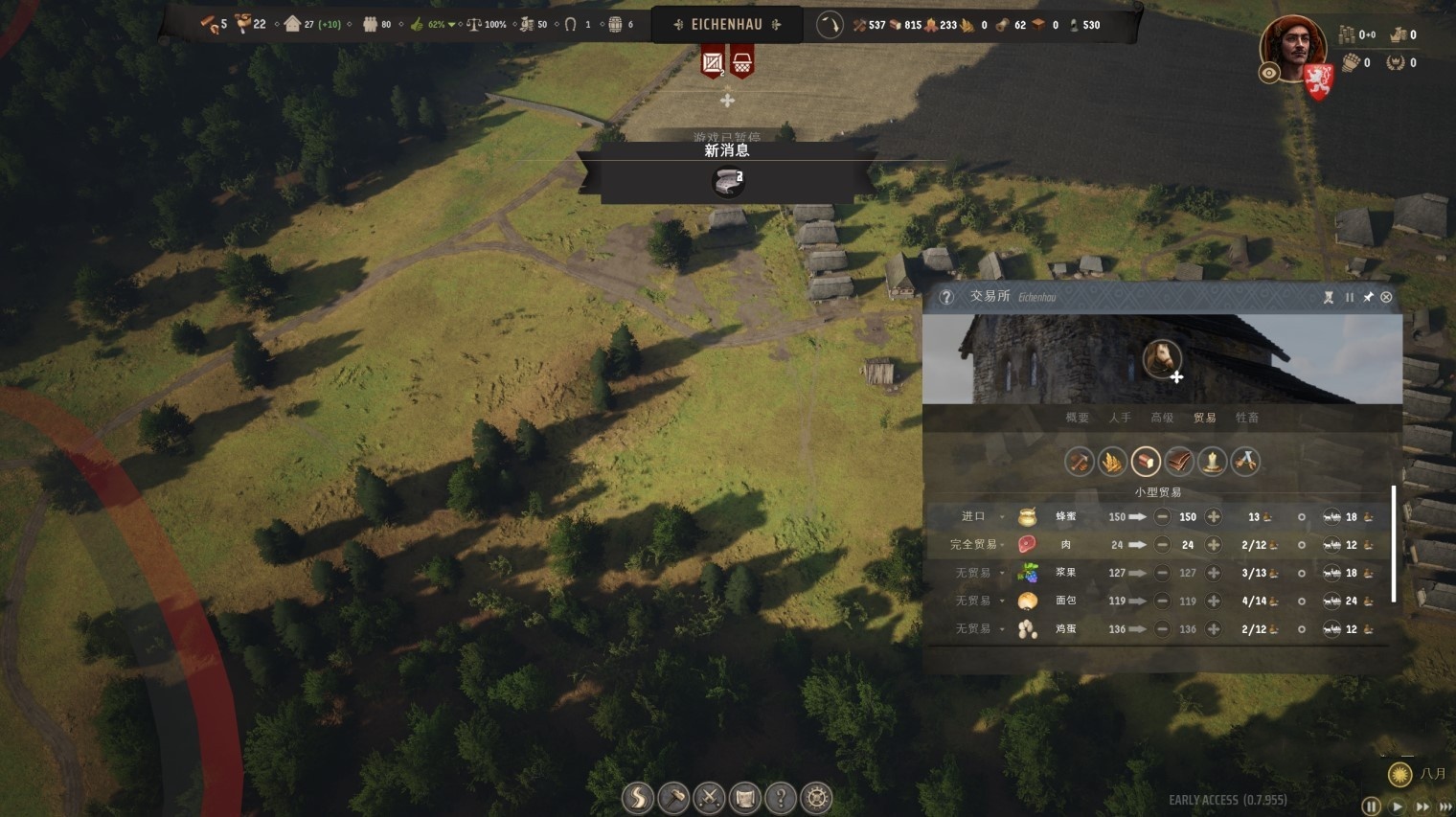Click the lord portrait in the corner
Image resolution: width=1456 pixels, height=817 pixels.
[x=1293, y=48]
